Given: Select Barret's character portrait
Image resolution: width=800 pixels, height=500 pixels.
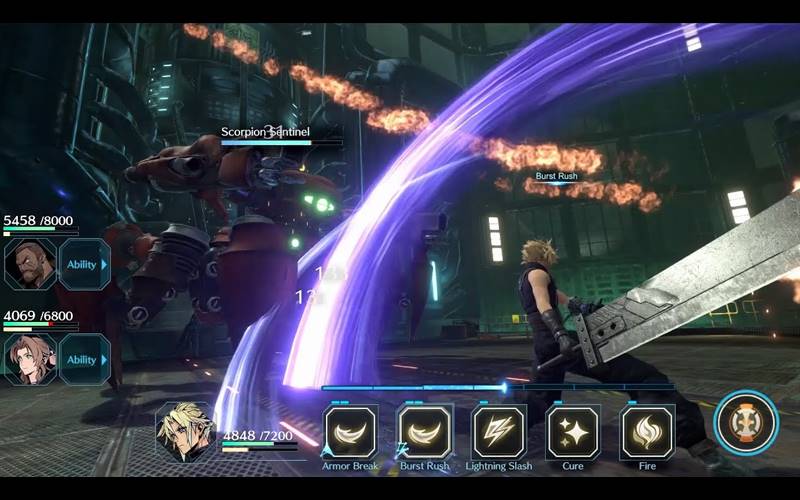Looking at the screenshot, I should [30, 264].
